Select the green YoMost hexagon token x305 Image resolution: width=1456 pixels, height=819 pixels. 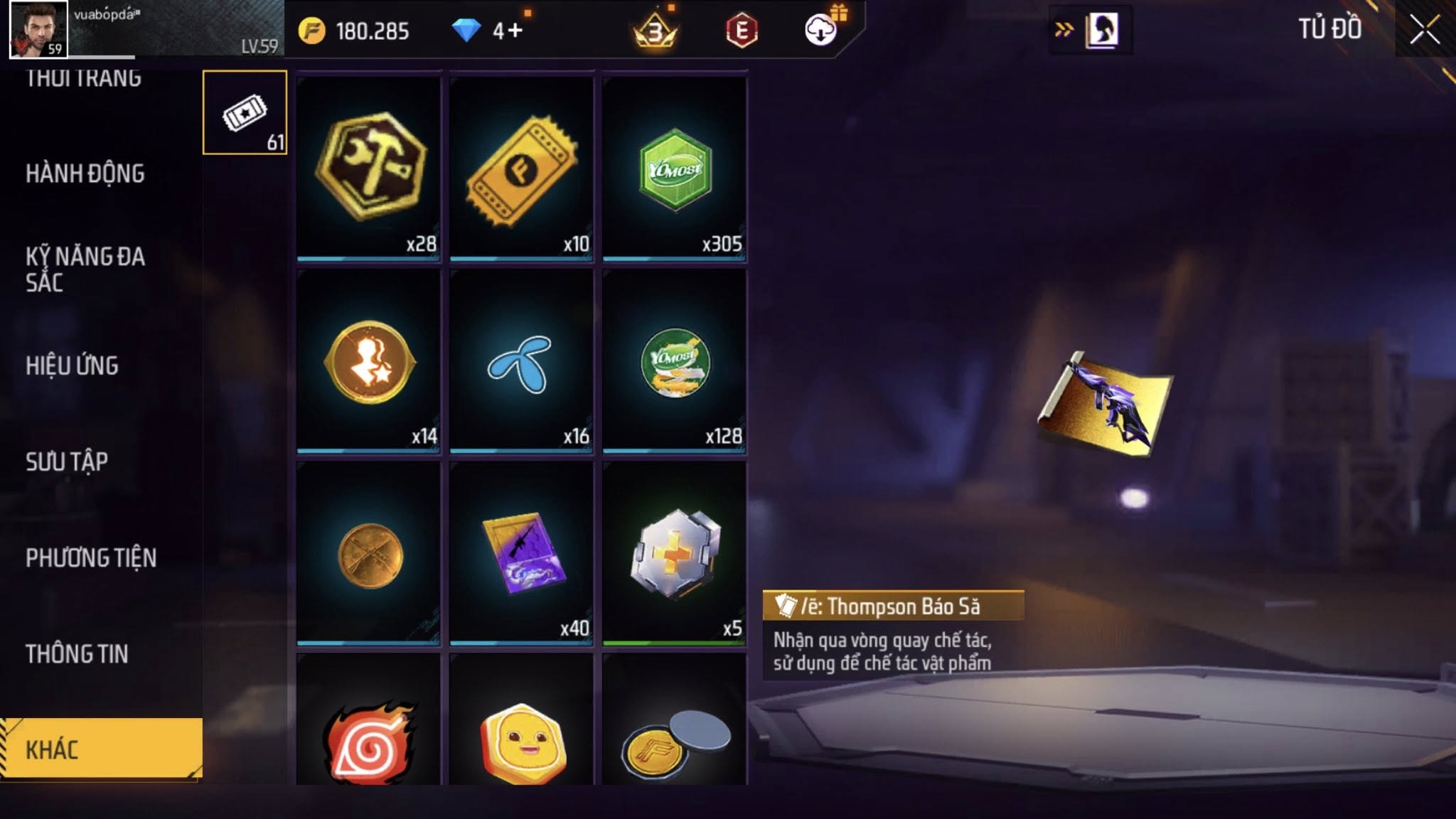pyautogui.click(x=674, y=168)
